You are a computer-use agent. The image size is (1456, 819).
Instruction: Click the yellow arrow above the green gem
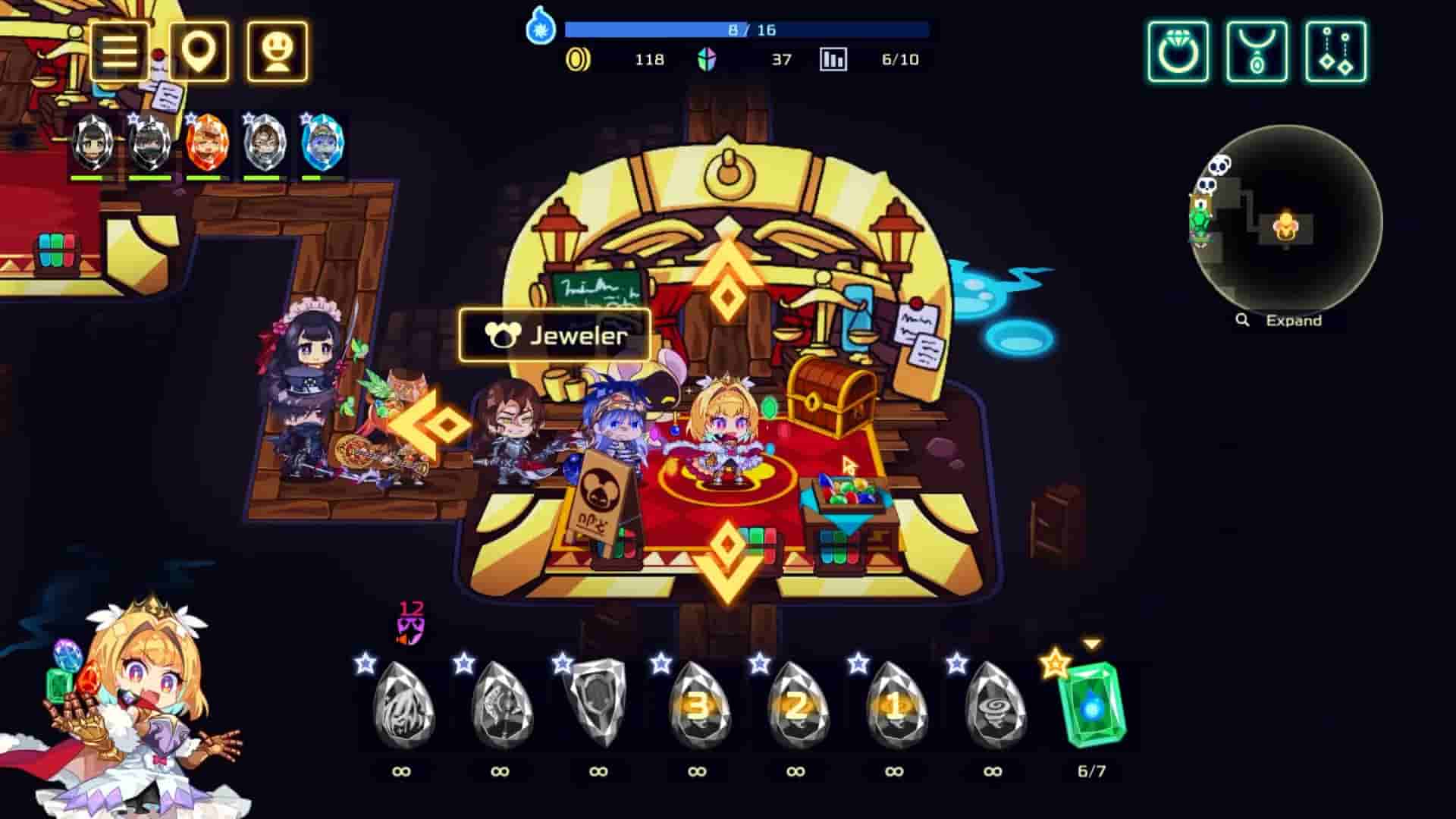[1090, 640]
